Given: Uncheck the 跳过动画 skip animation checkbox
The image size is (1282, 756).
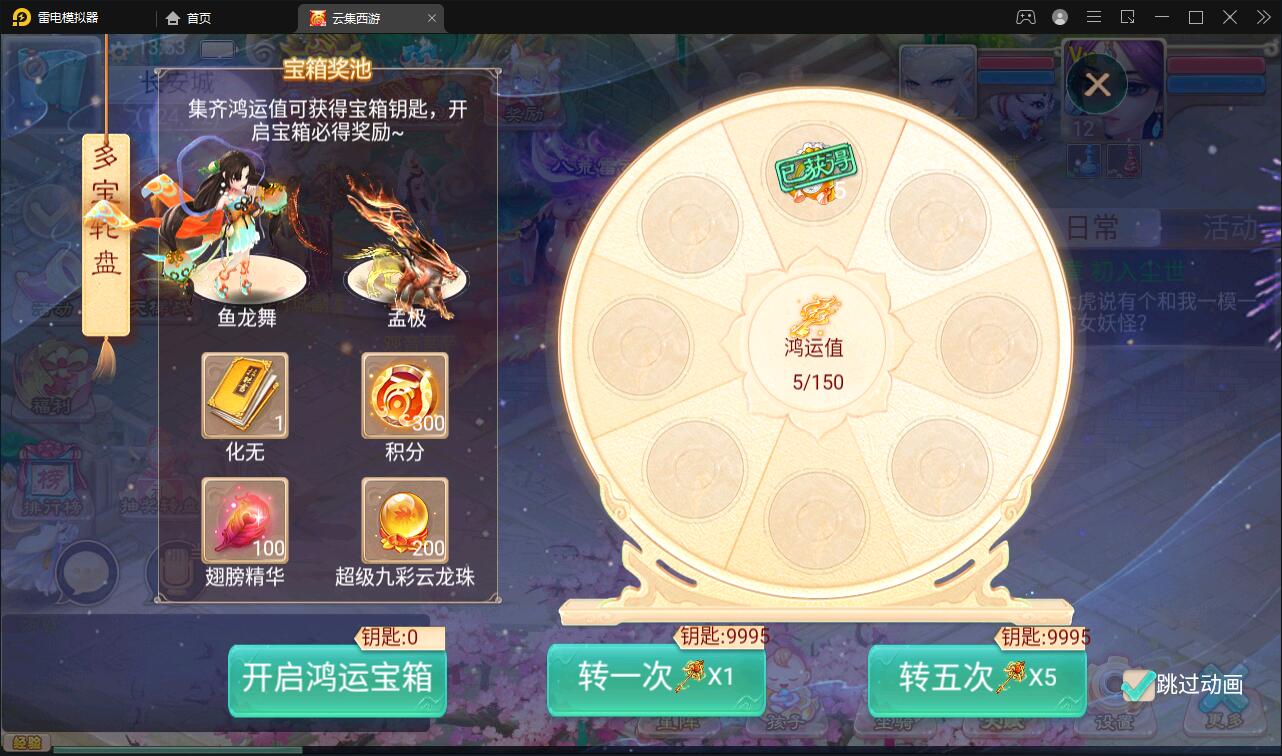Looking at the screenshot, I should coord(1137,685).
